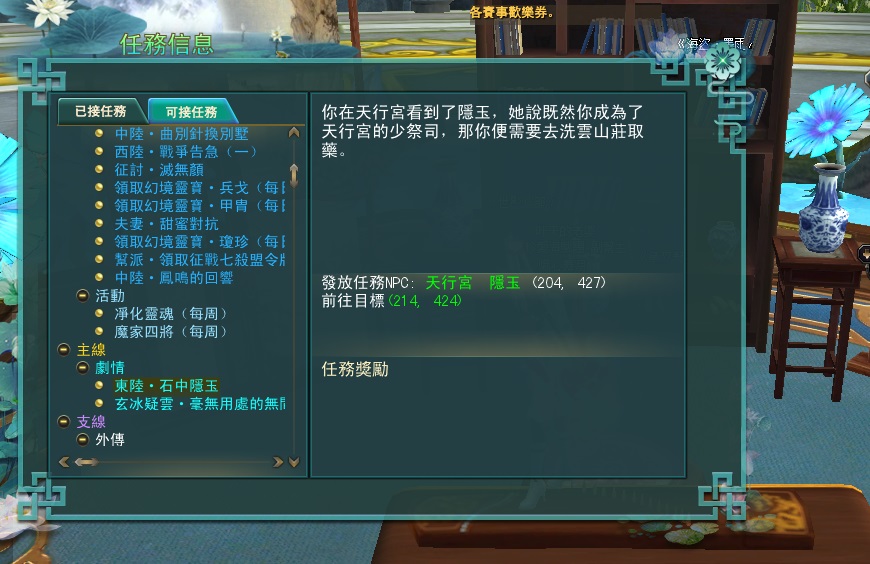
Task: Select quest 中陸・鳳鳴的回響
Action: coord(173,277)
